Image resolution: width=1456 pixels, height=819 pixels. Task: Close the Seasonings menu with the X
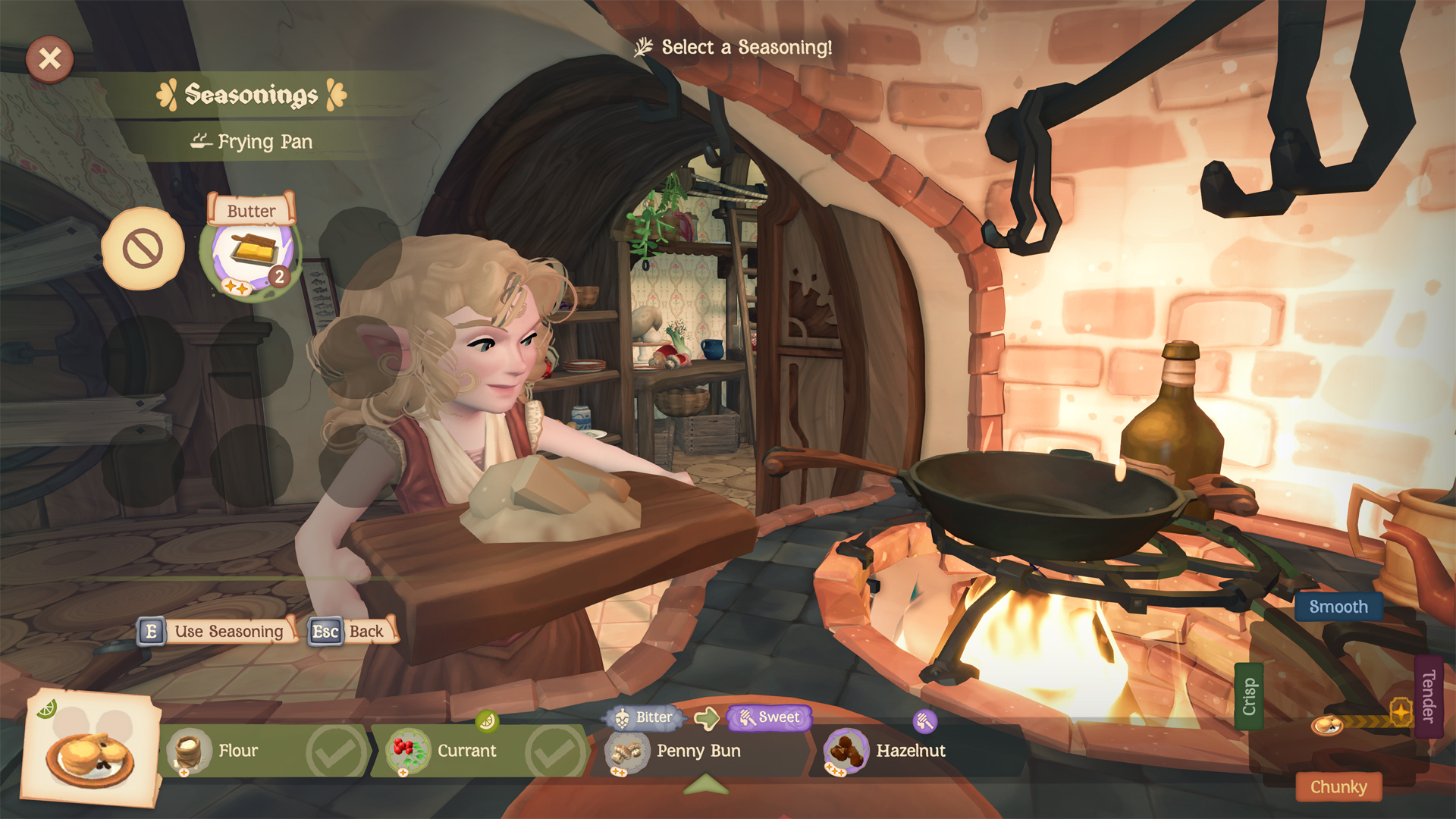[49, 59]
